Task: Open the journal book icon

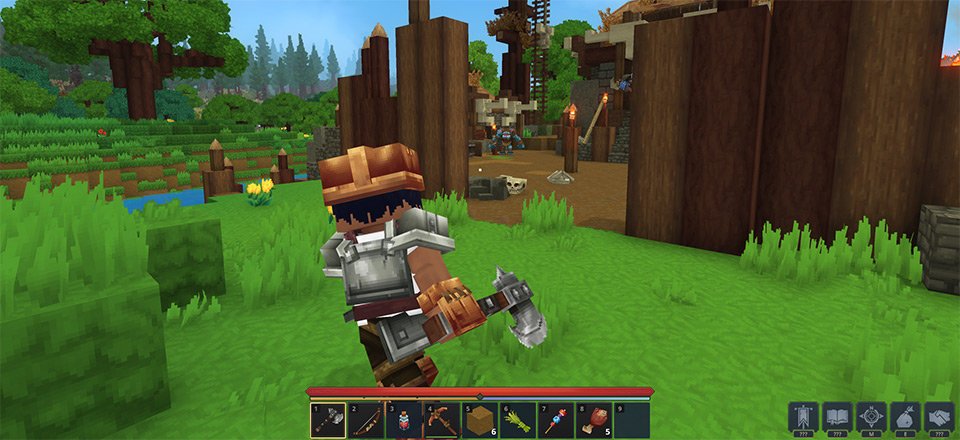Action: point(837,416)
